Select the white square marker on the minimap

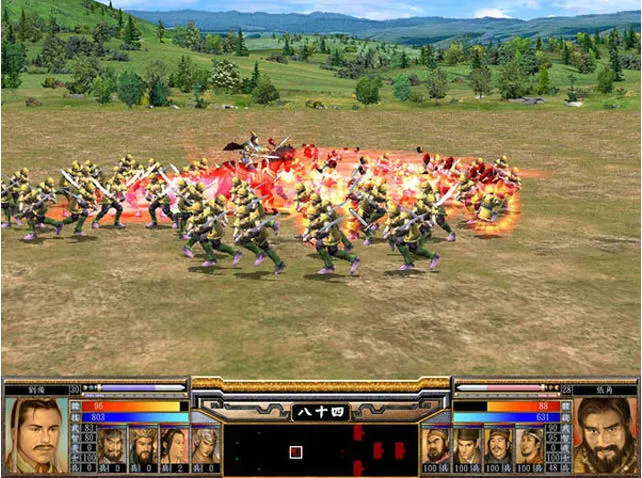(x=295, y=452)
